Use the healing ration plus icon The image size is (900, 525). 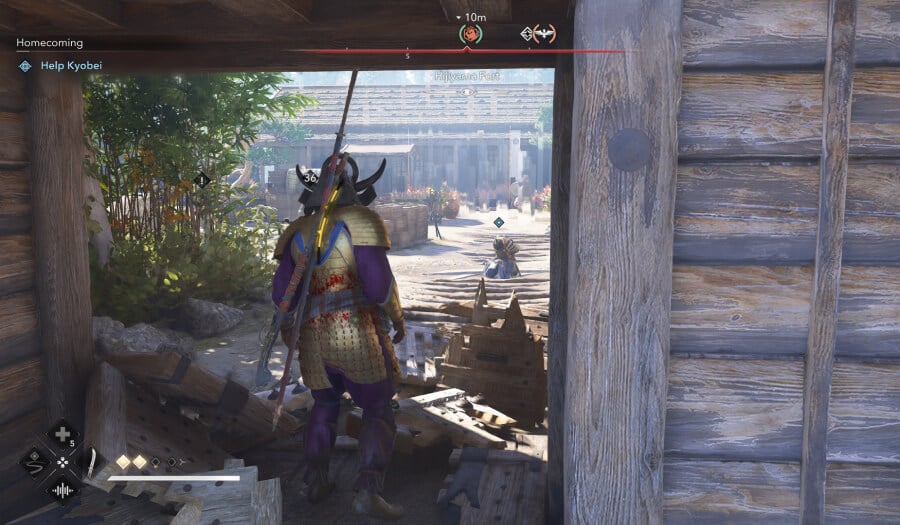pyautogui.click(x=62, y=435)
